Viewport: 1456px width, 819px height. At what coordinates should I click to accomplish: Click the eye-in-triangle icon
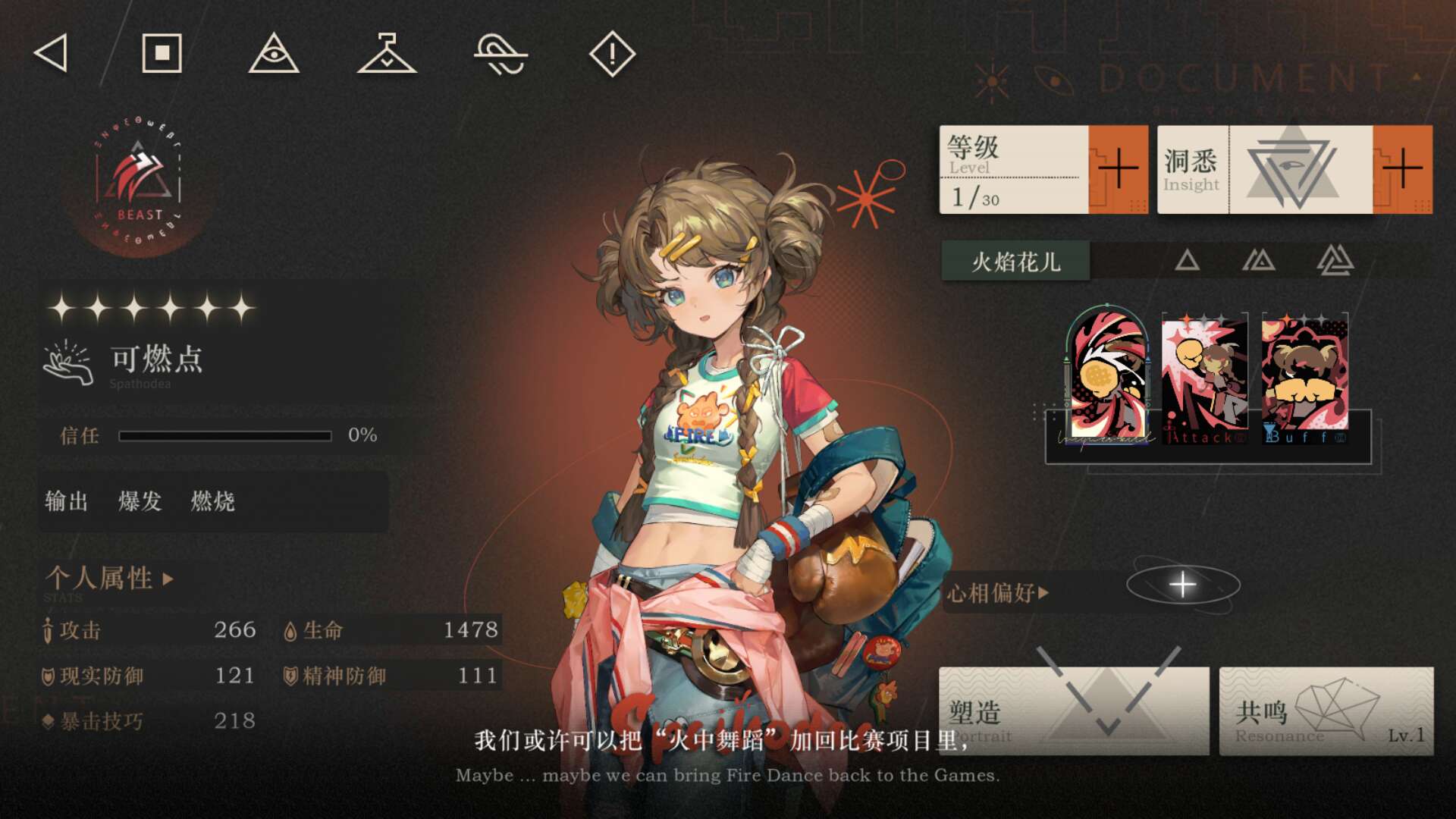coord(274,54)
